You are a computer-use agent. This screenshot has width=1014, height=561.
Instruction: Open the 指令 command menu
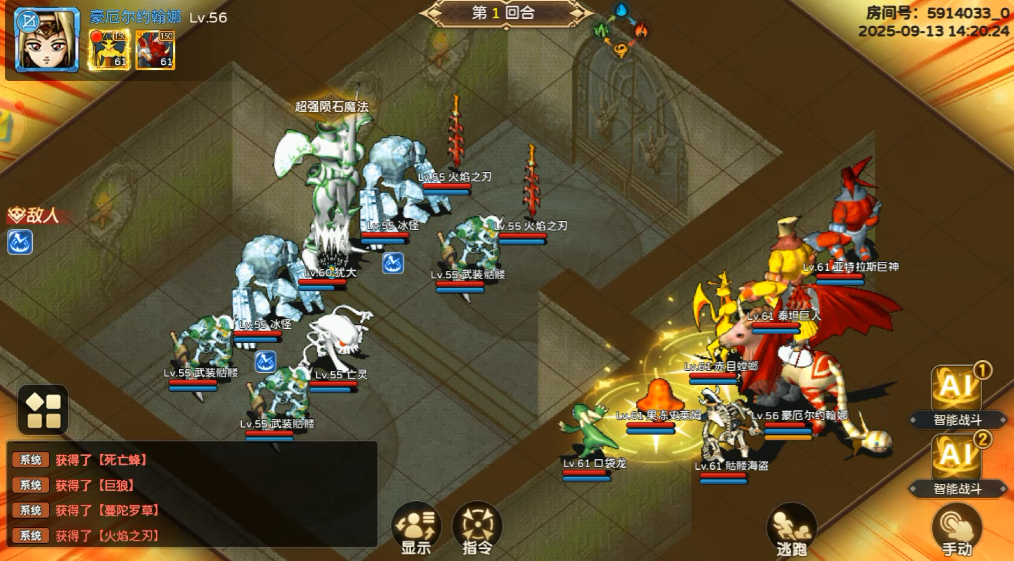click(477, 525)
